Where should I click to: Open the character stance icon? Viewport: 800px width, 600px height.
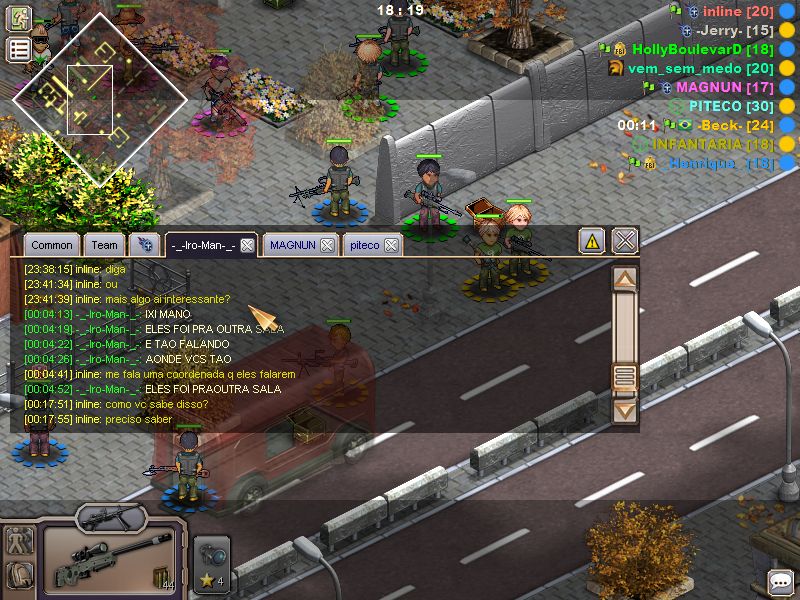pyautogui.click(x=19, y=541)
